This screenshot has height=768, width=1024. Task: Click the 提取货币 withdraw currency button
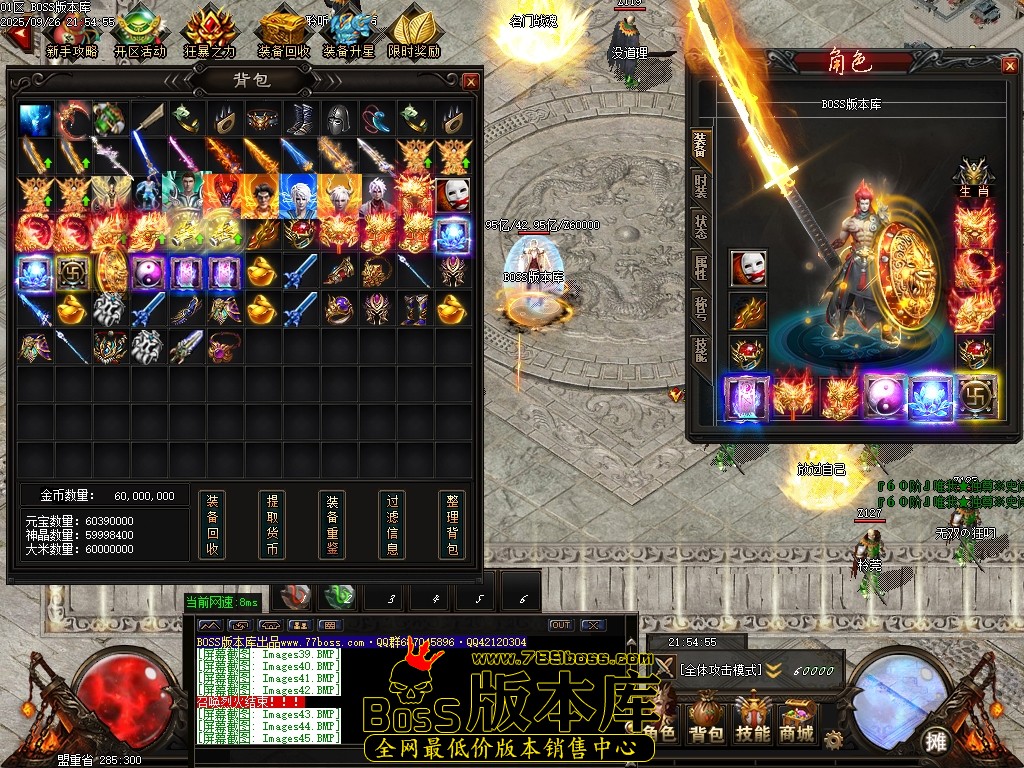click(x=272, y=524)
